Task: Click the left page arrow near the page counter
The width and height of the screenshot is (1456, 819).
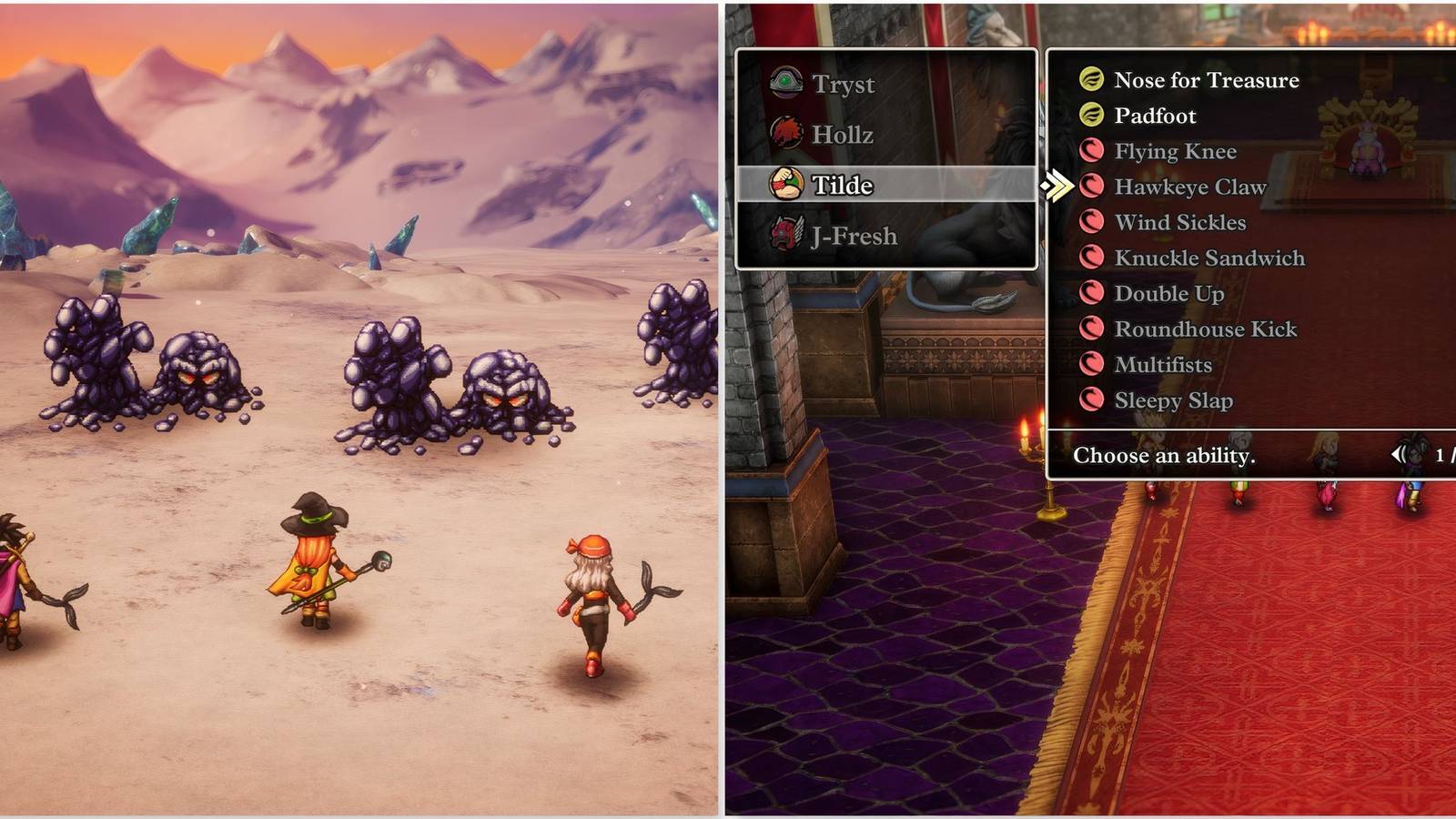Action: coord(1400,455)
